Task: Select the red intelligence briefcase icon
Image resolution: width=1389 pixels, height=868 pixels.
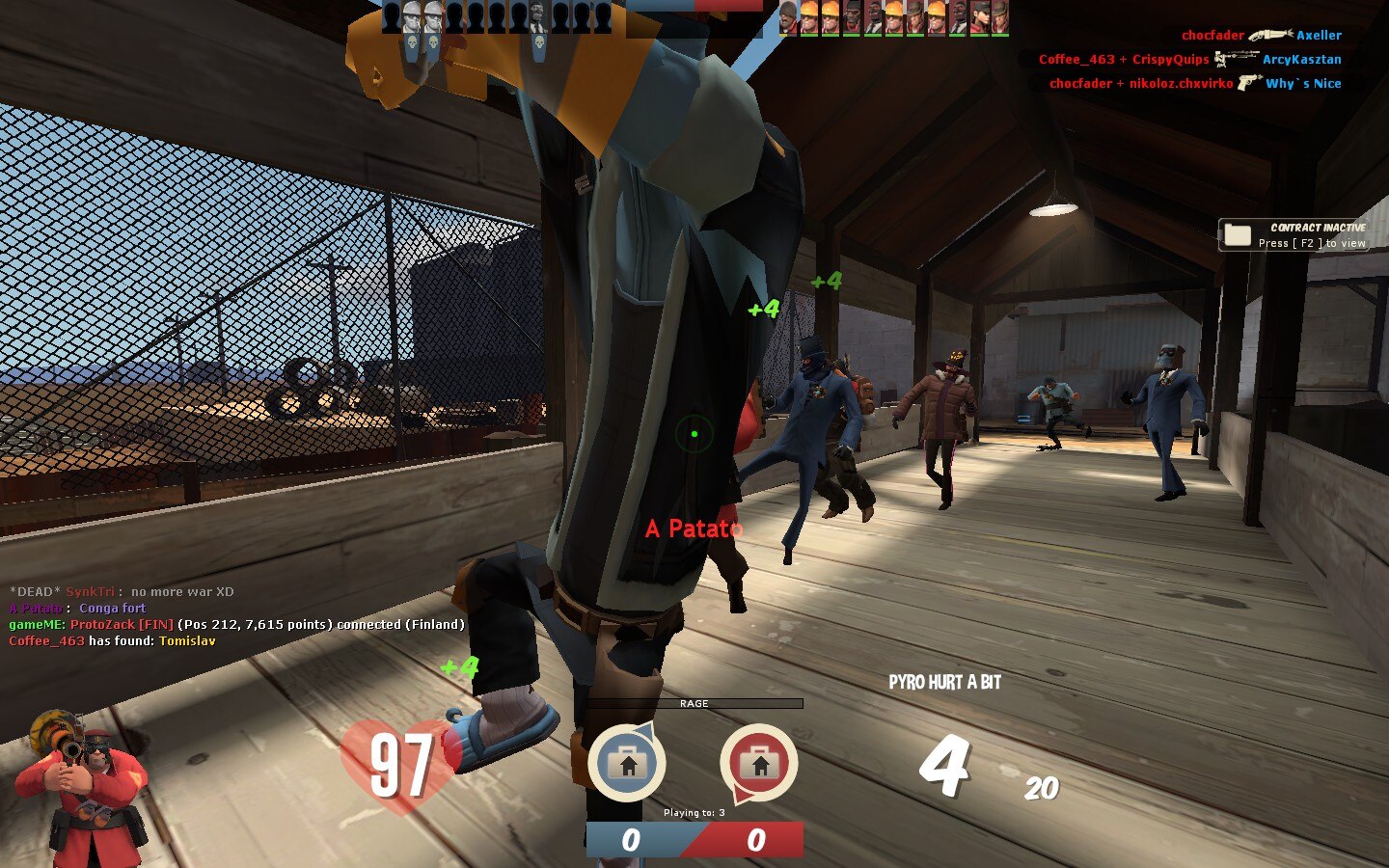Action: point(758,763)
